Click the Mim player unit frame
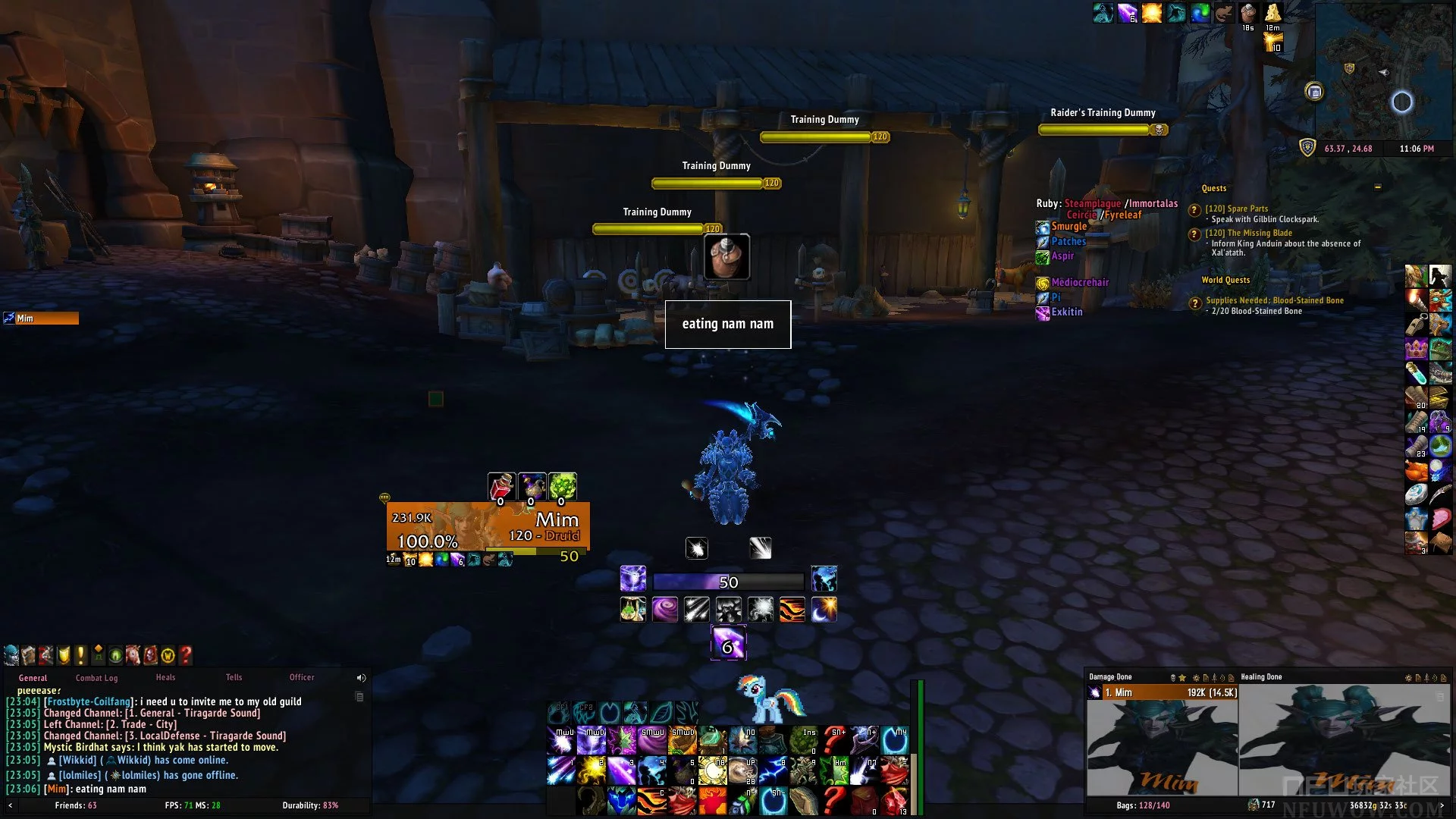This screenshot has width=1456, height=819. tap(488, 526)
